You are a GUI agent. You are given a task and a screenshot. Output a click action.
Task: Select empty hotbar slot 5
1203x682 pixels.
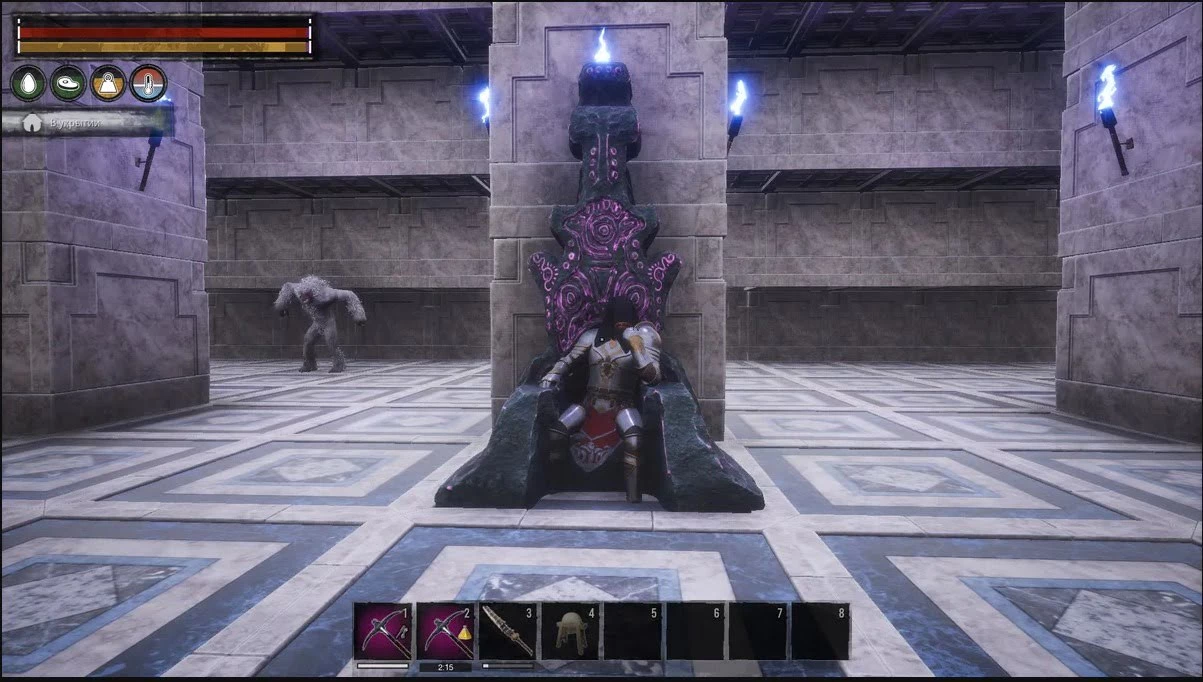[632, 630]
